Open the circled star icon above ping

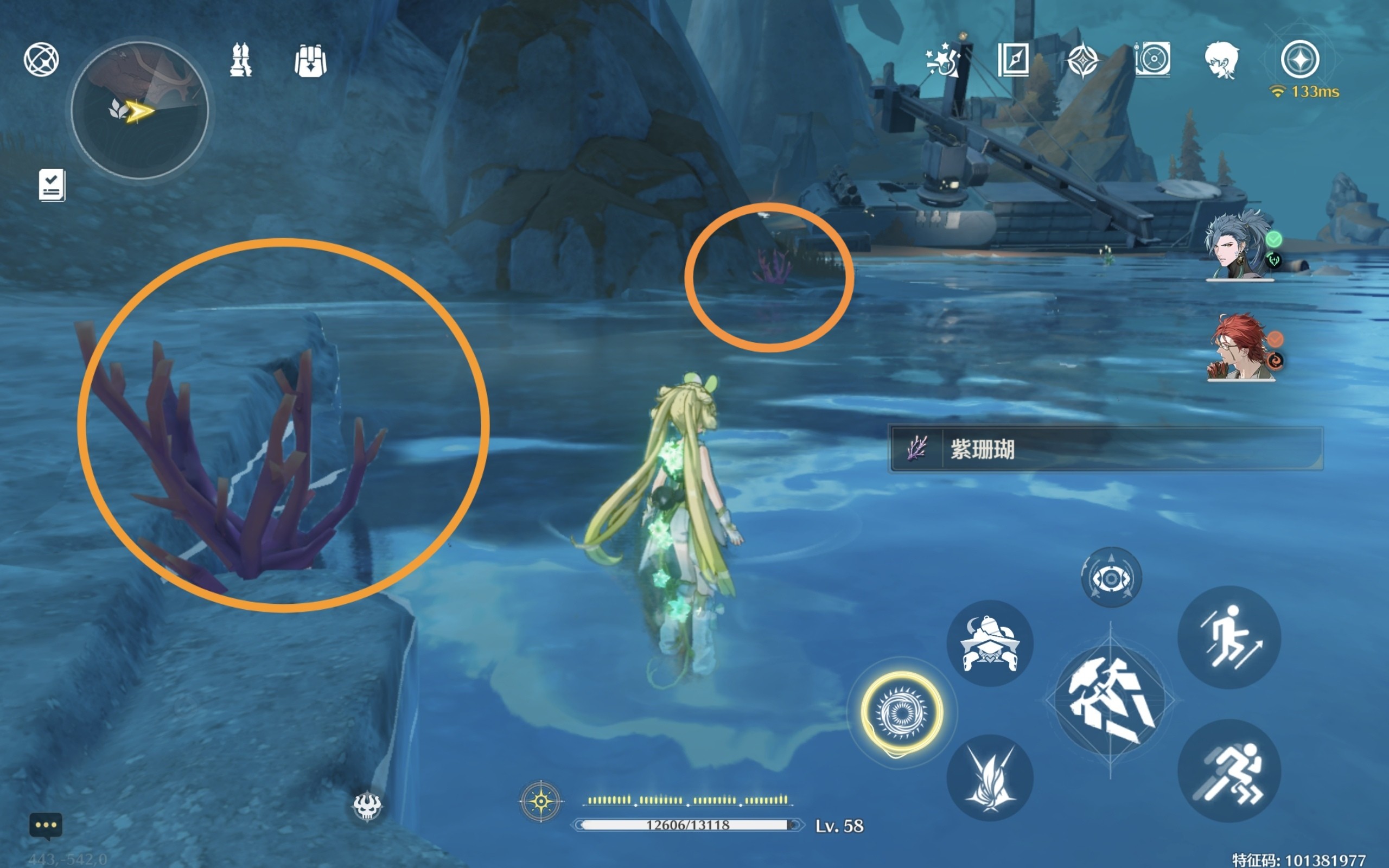click(x=1300, y=59)
